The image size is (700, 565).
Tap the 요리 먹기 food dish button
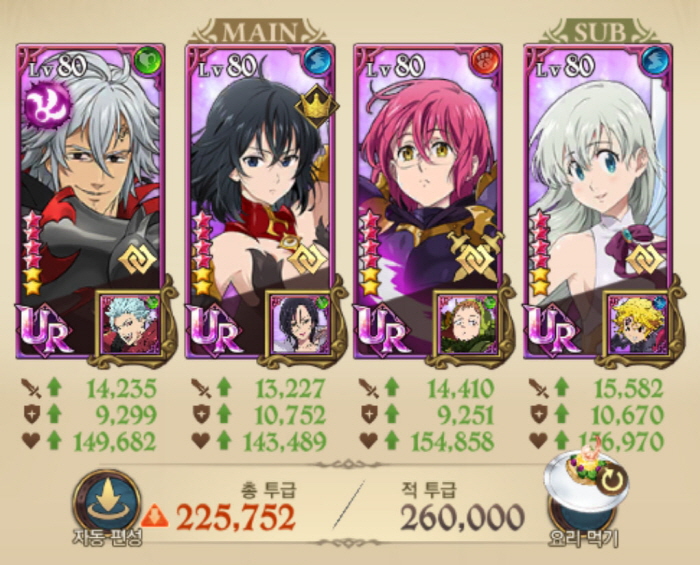click(588, 497)
